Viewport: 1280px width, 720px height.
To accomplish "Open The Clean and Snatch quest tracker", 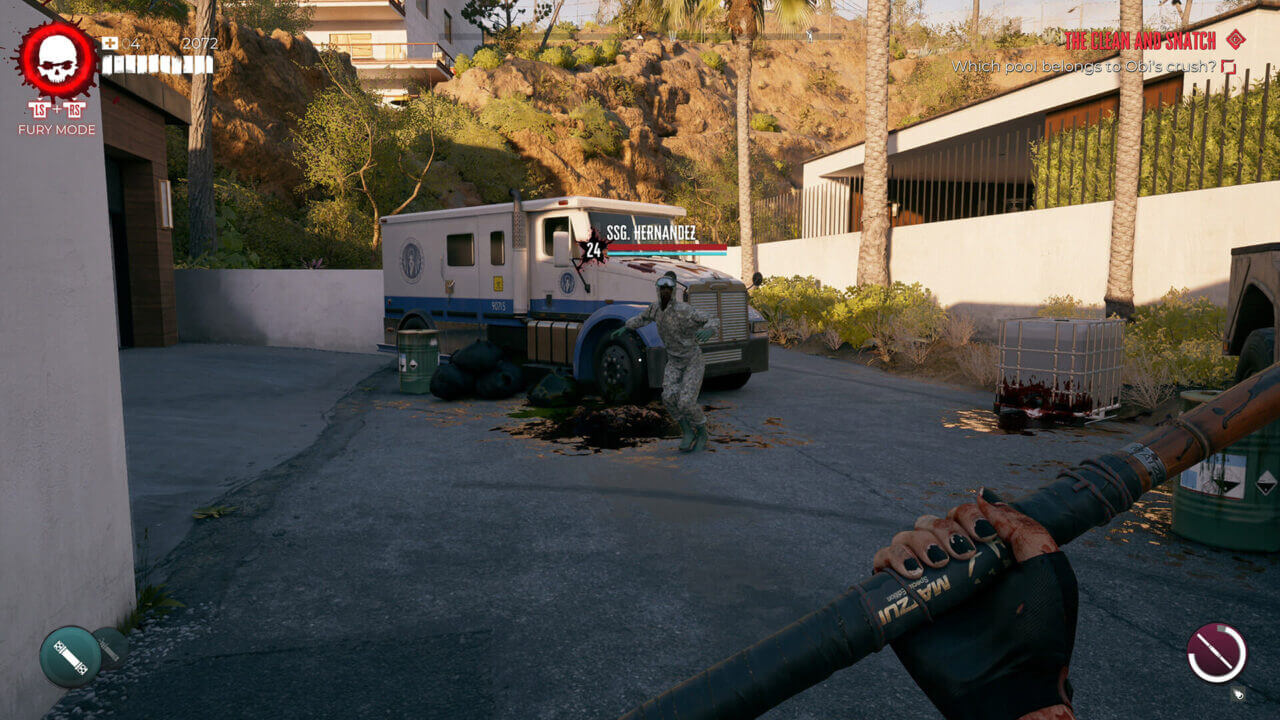I will tap(1139, 40).
